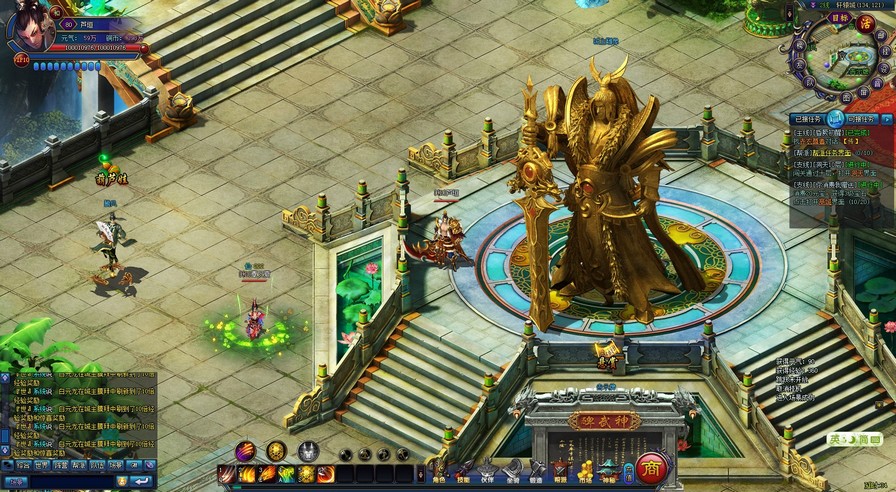
Task: Select the 综合 general chat tab
Action: [22, 465]
